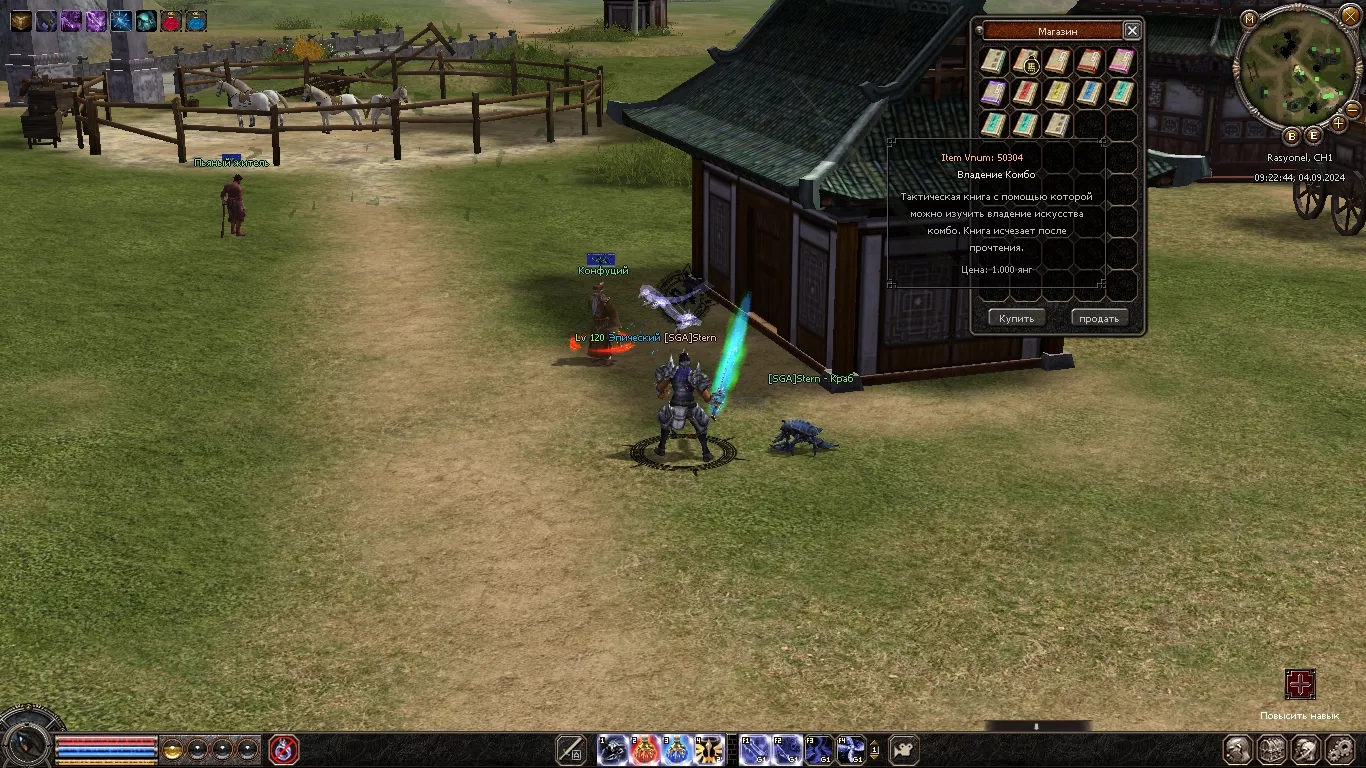1366x768 pixels.
Task: Select the purple book in the shop
Action: click(993, 93)
